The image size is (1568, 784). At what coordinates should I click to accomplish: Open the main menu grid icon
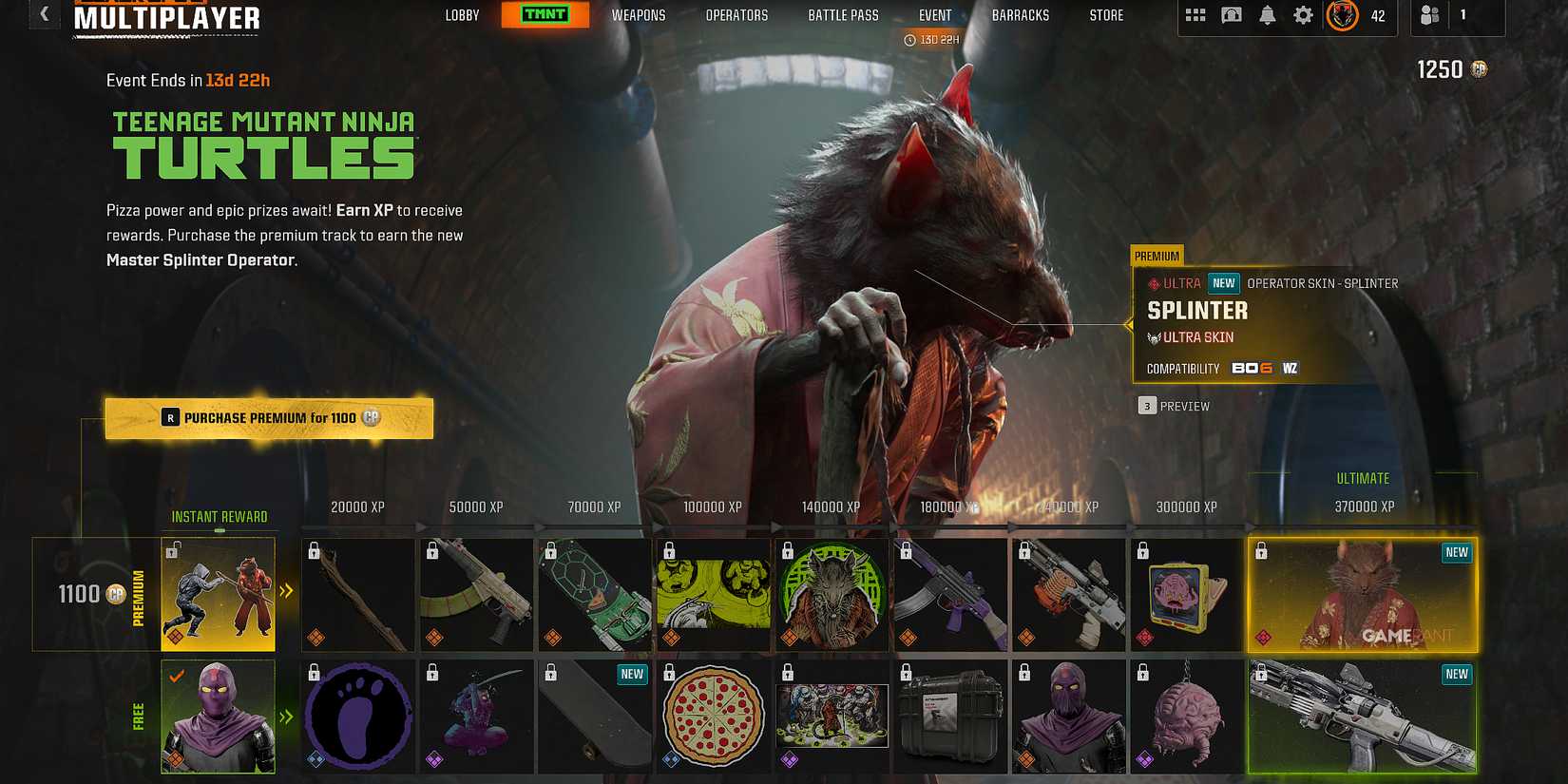pos(1195,15)
